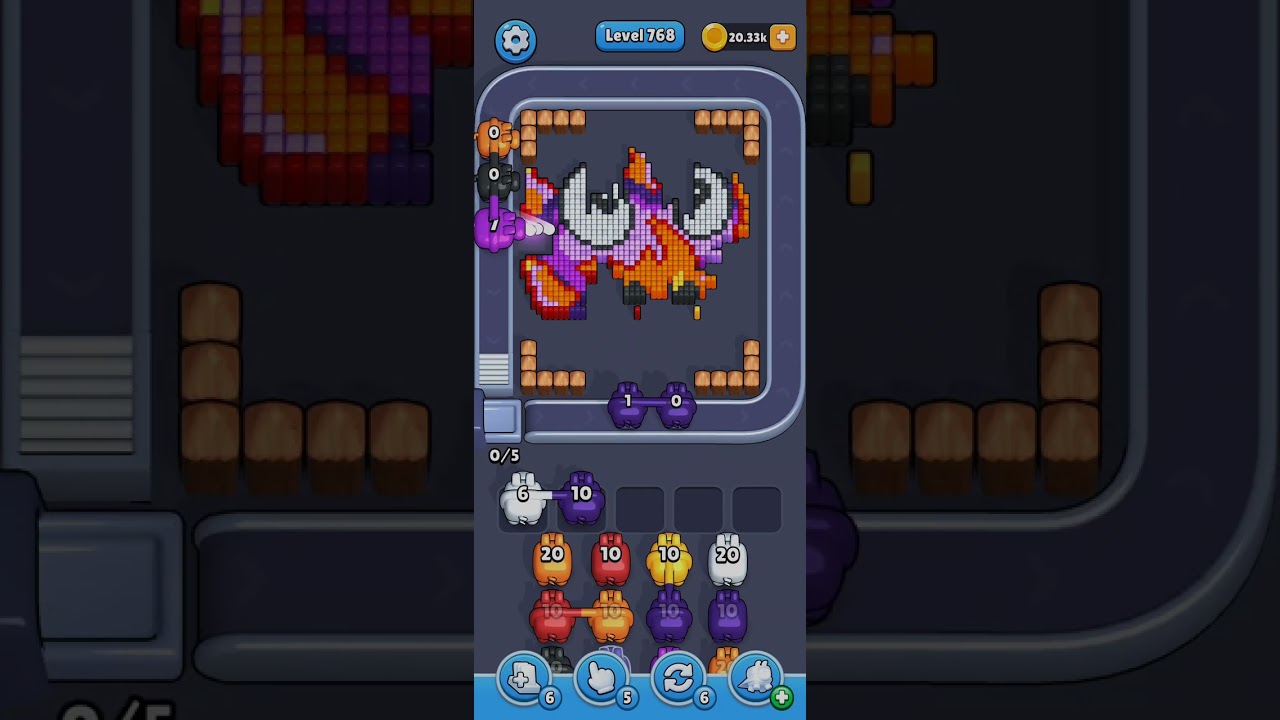Add more coins with the plus button
Screen dimensions: 1280x720
point(782,37)
